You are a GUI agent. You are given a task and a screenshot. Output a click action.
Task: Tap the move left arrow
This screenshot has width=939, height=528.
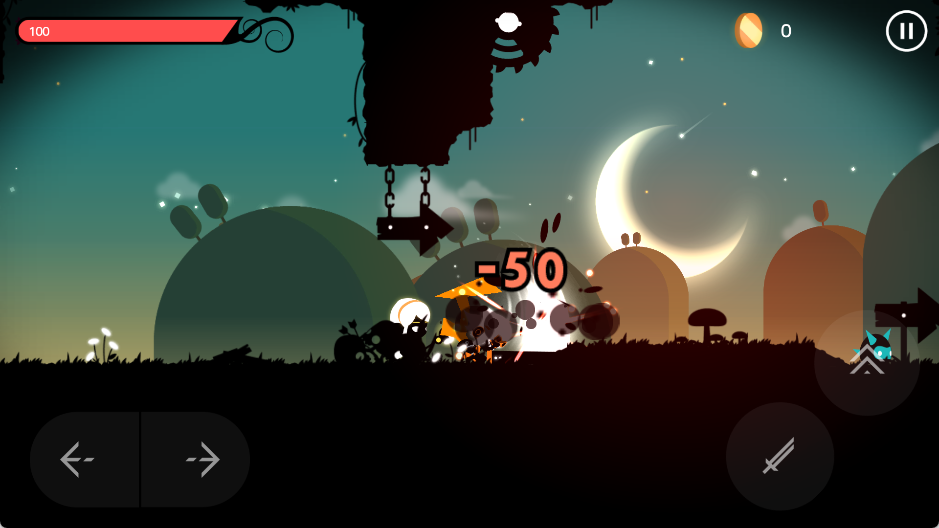click(78, 459)
